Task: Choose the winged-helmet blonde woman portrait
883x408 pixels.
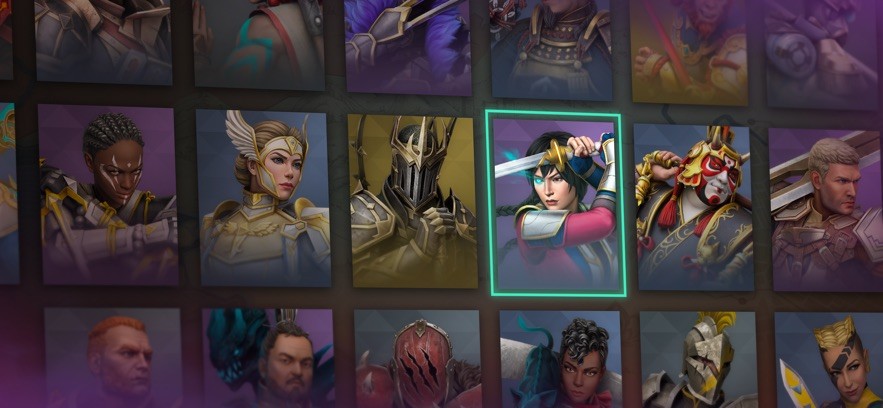Action: coord(264,197)
